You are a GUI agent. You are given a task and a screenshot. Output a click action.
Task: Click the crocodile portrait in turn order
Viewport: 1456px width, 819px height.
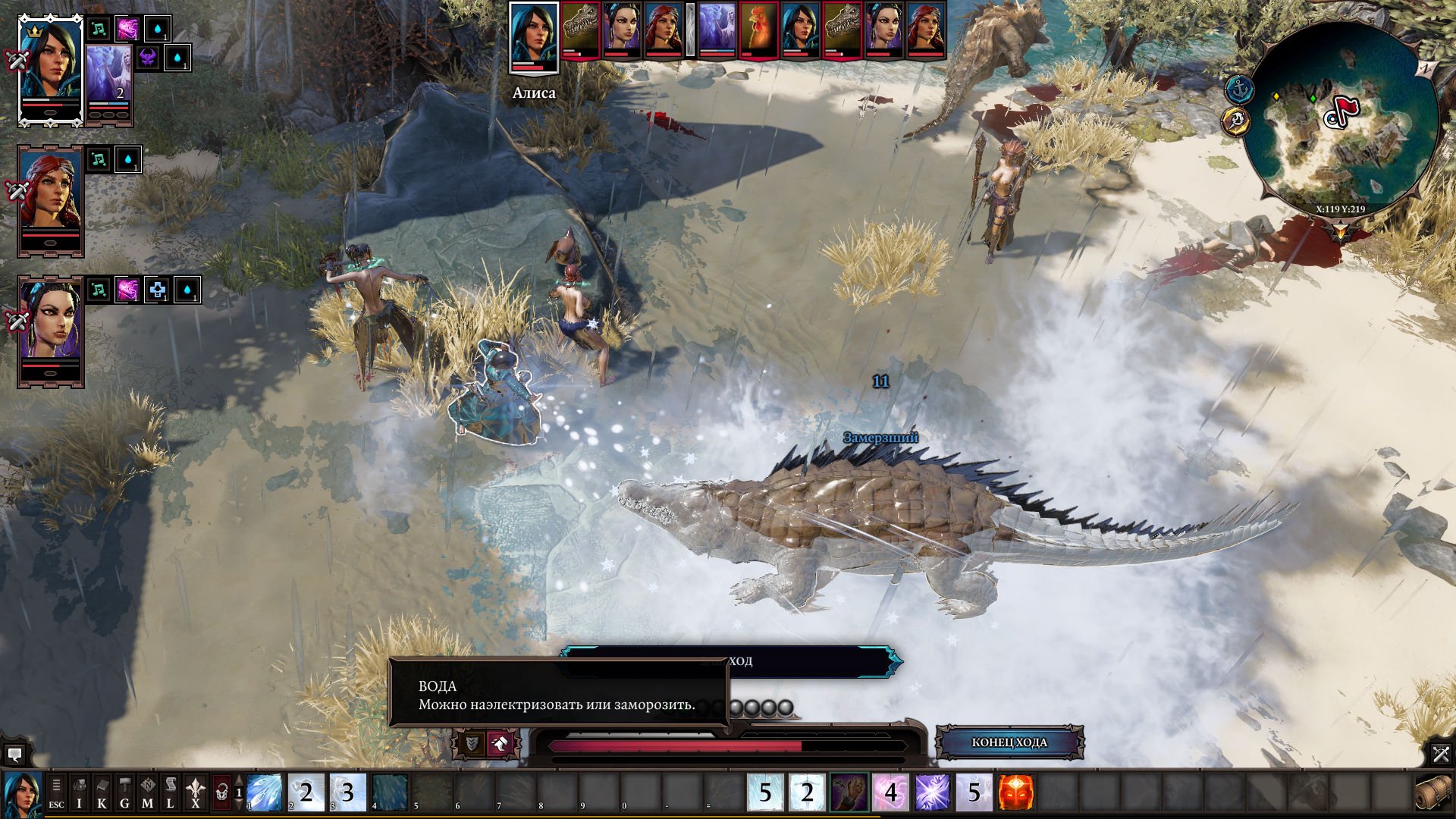tap(580, 30)
